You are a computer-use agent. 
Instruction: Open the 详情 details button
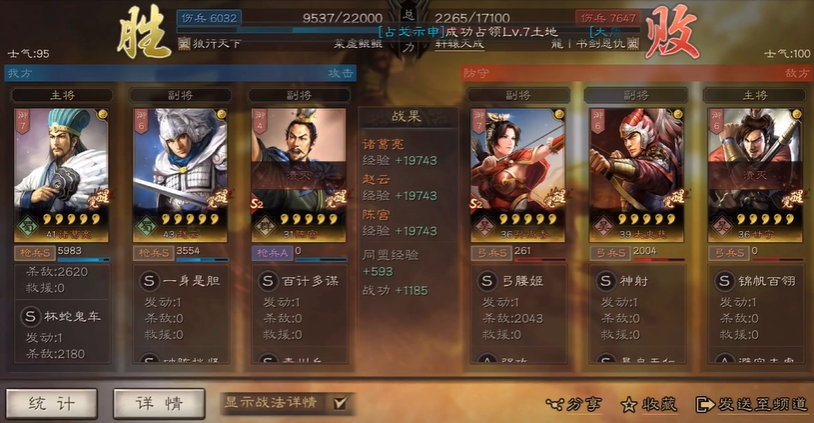pos(159,403)
